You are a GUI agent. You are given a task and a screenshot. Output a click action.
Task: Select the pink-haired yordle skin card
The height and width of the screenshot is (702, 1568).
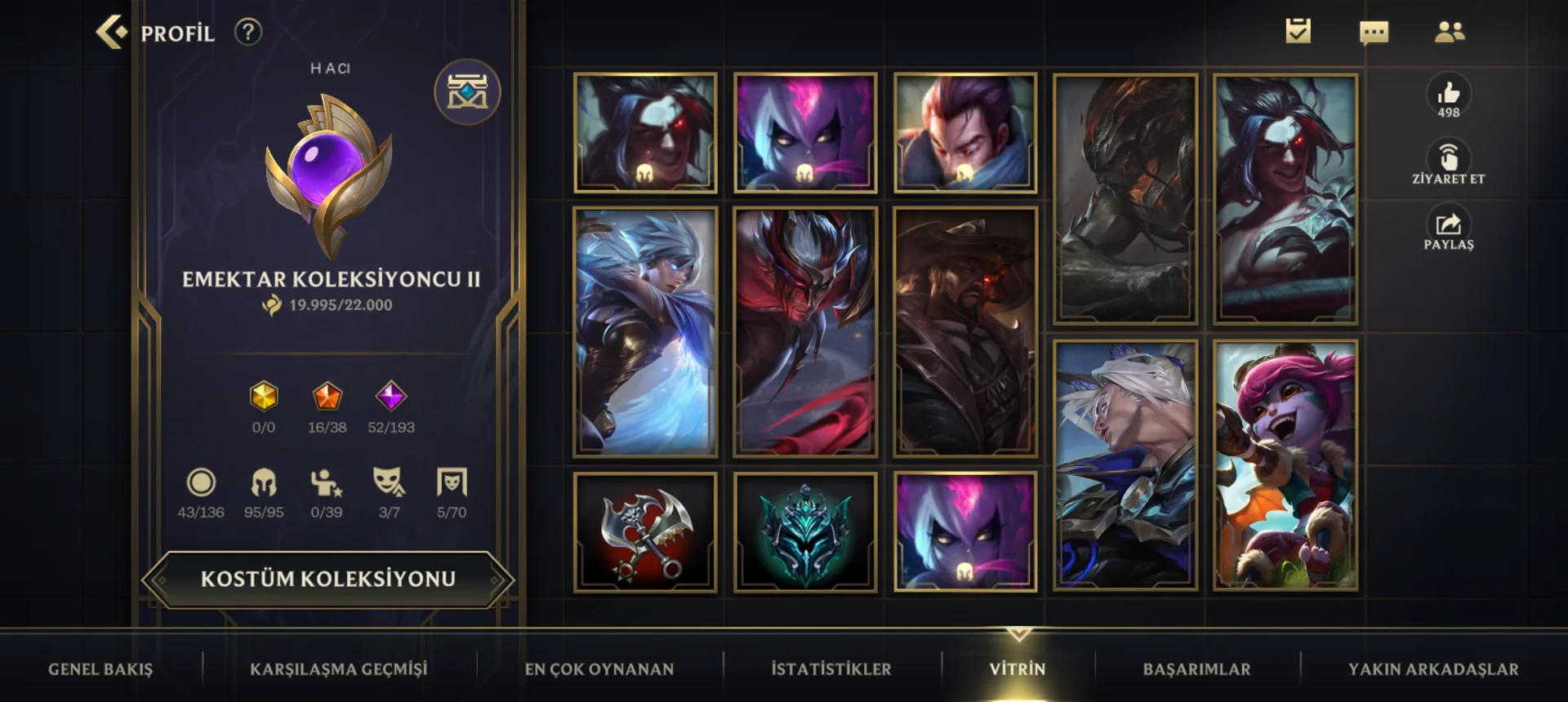pyautogui.click(x=1285, y=465)
